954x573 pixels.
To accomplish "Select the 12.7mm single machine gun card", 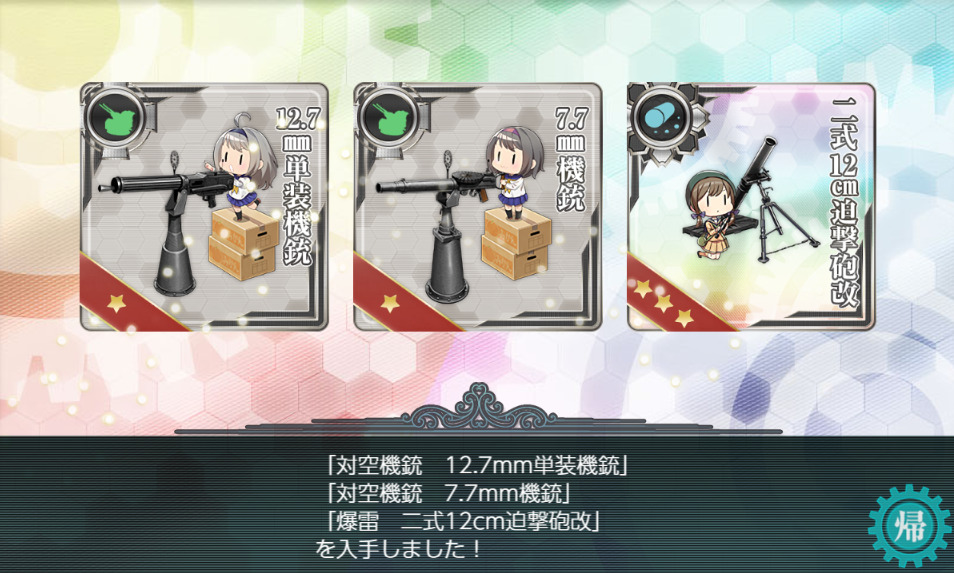I will tap(204, 207).
